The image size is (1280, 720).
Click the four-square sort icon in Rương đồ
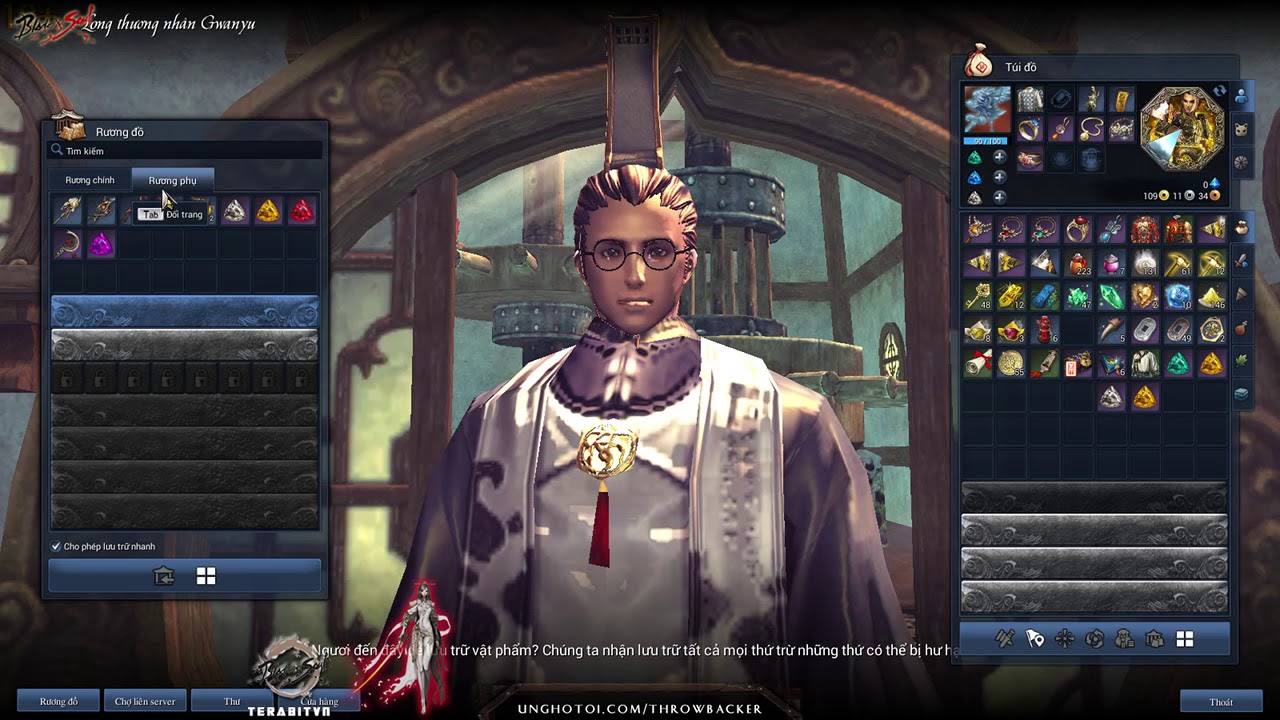206,576
